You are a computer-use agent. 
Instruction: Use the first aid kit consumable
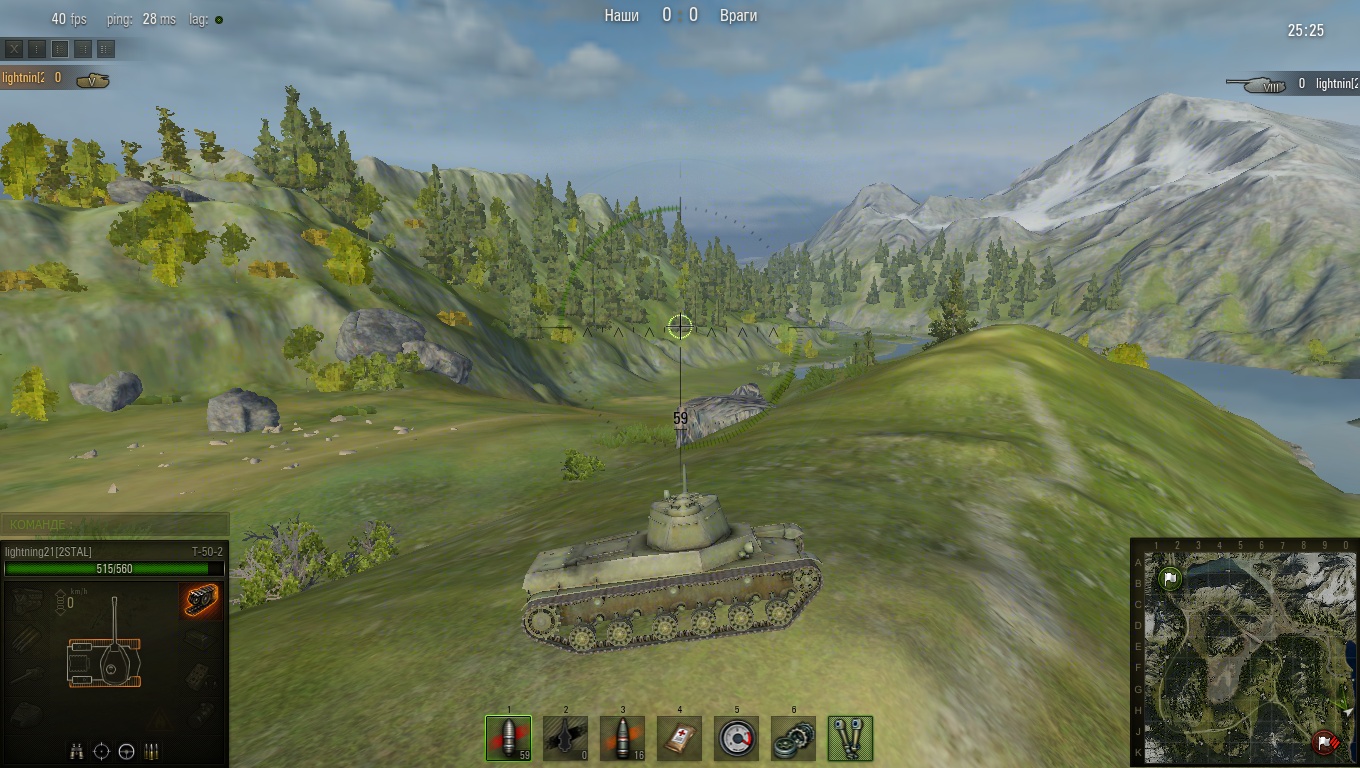pos(680,738)
